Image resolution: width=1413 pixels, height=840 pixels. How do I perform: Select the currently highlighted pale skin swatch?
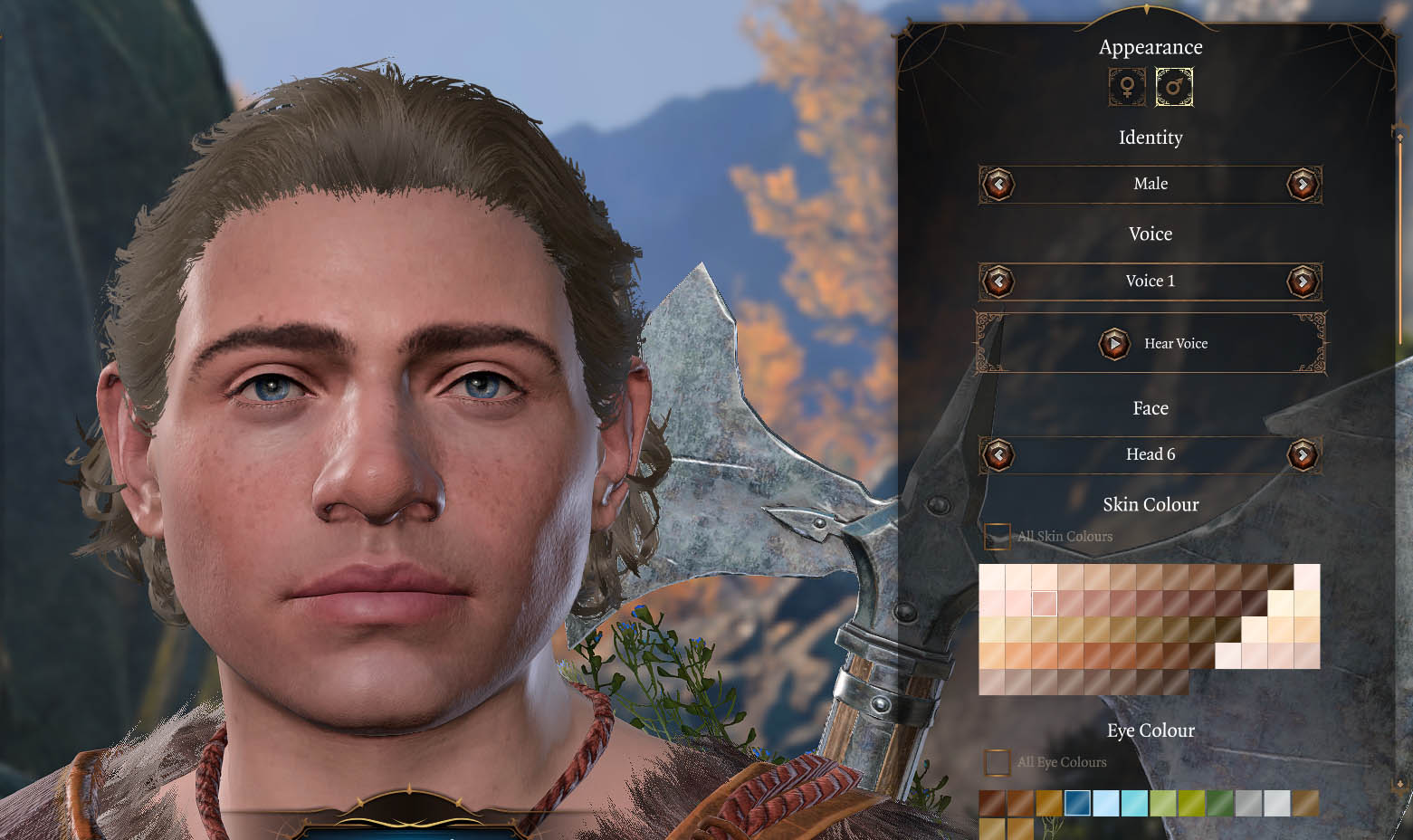(1045, 602)
